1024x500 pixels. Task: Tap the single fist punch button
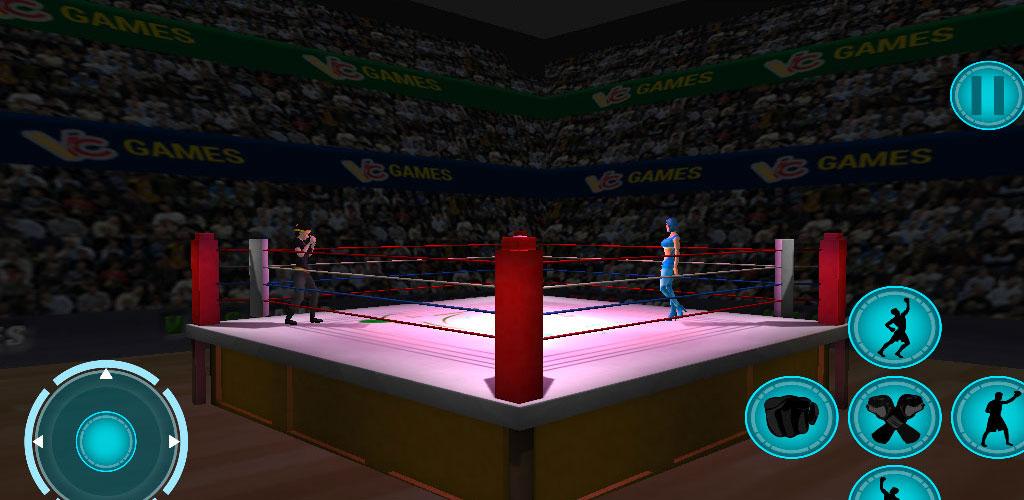(791, 414)
